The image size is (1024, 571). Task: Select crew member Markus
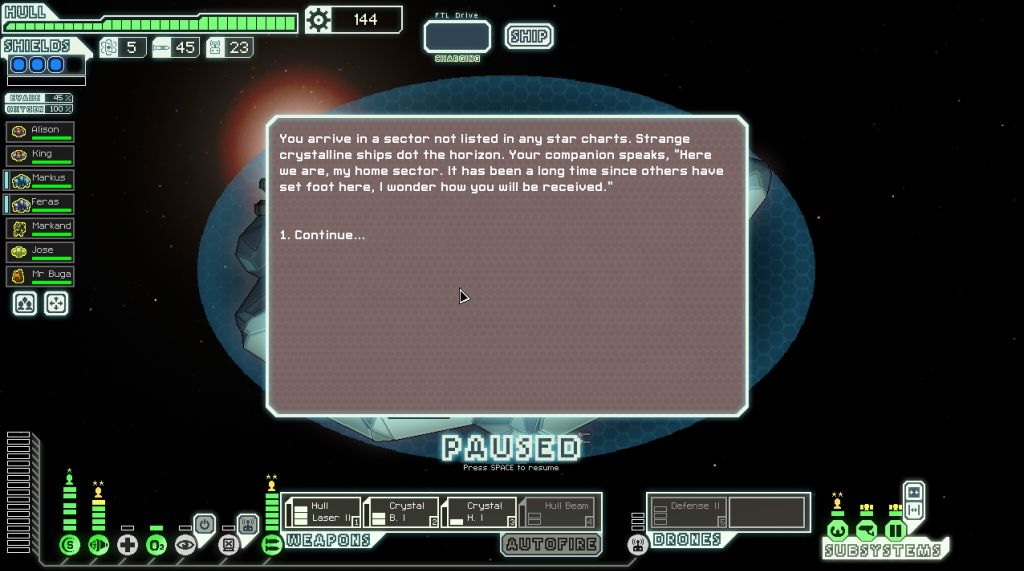40,179
